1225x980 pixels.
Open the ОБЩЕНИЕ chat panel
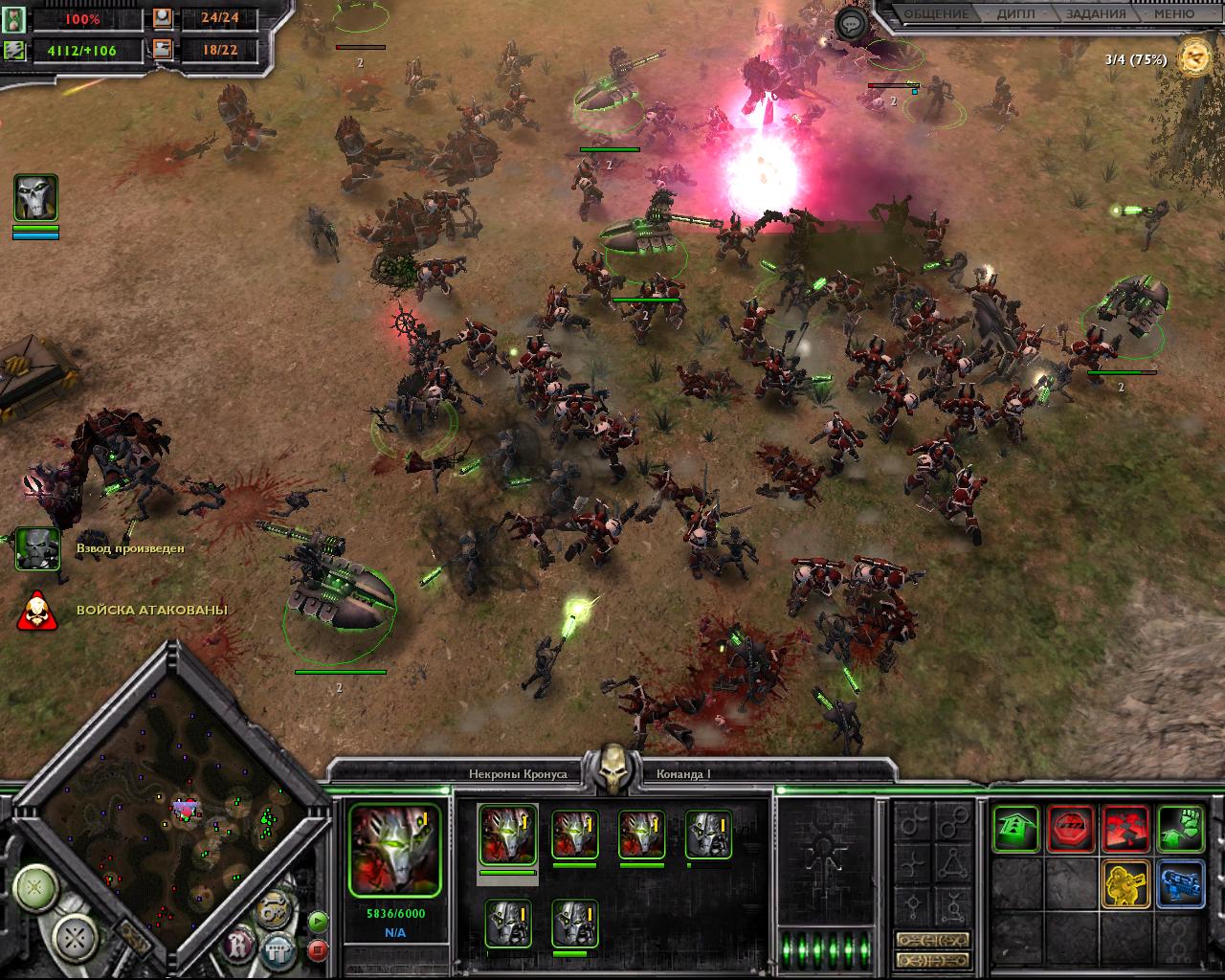coord(936,14)
